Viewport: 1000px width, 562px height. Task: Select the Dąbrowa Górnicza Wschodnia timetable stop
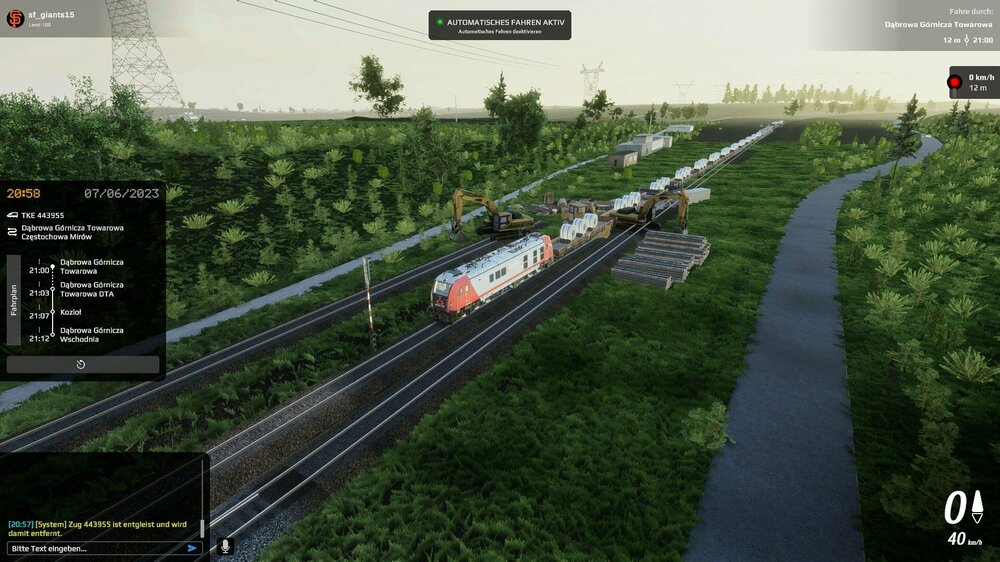click(x=91, y=335)
